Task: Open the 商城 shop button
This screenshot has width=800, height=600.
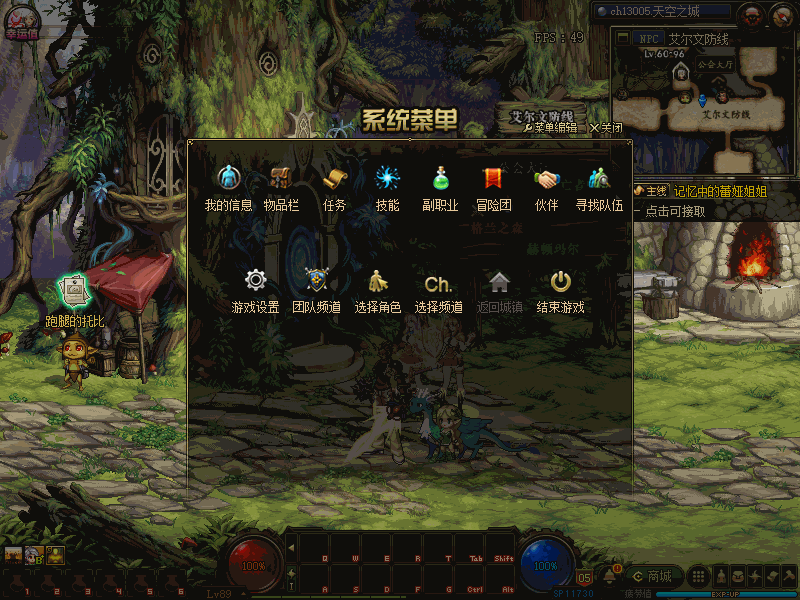Action: click(x=652, y=576)
